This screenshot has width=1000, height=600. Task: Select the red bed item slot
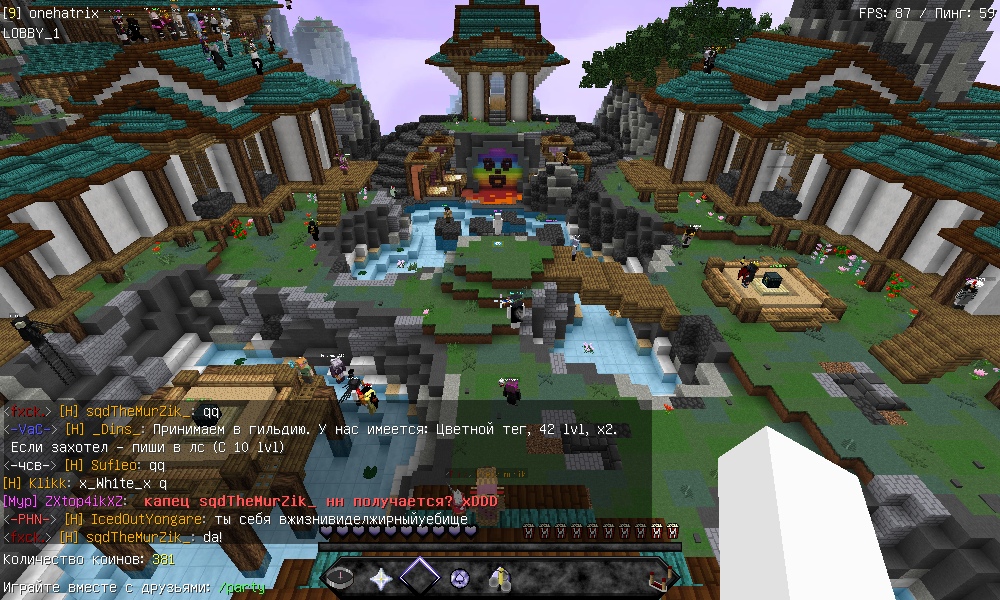(658, 577)
